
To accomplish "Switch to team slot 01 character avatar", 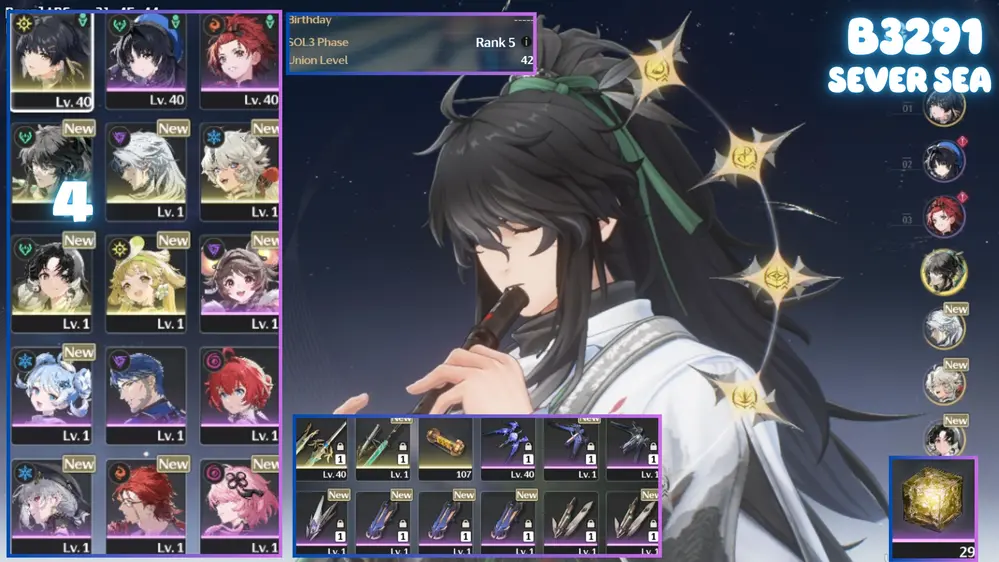I will click(943, 108).
